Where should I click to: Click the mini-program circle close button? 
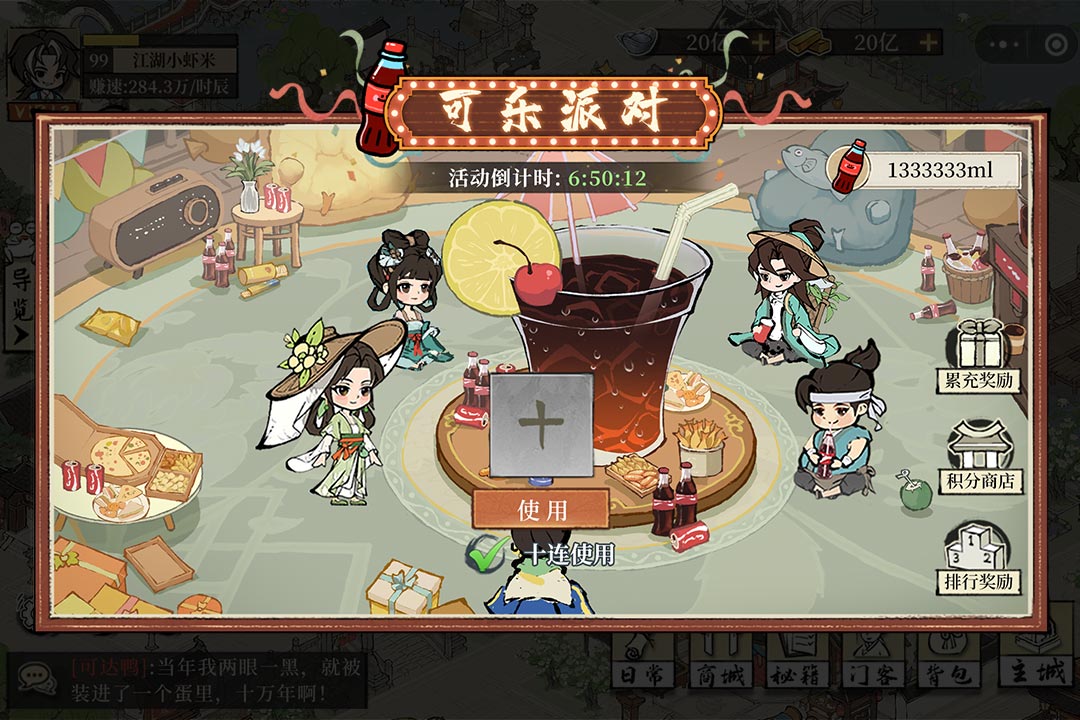(x=1055, y=44)
